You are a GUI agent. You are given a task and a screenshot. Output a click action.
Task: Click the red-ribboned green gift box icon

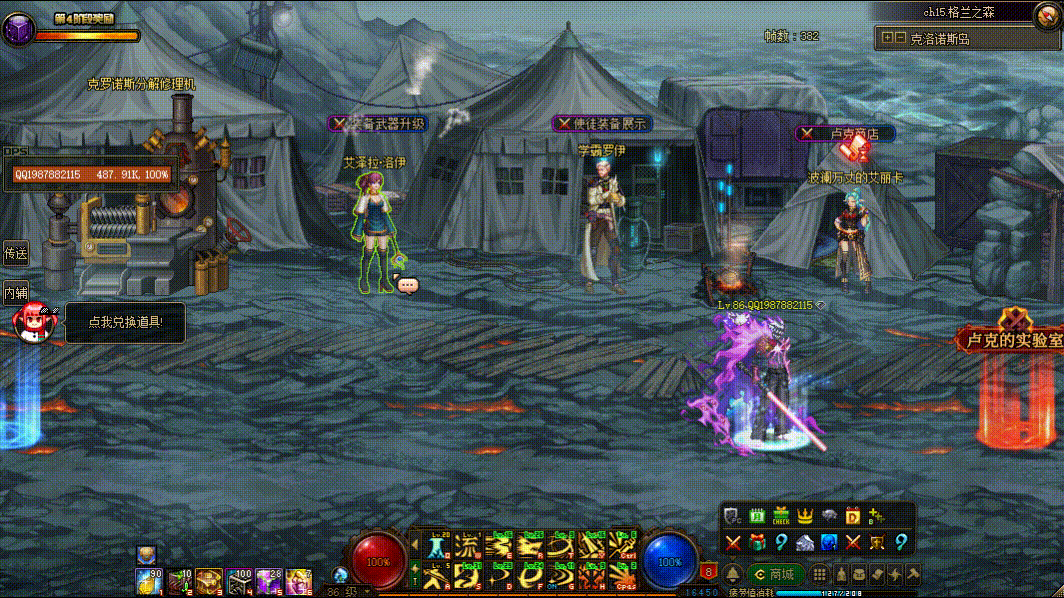757,542
